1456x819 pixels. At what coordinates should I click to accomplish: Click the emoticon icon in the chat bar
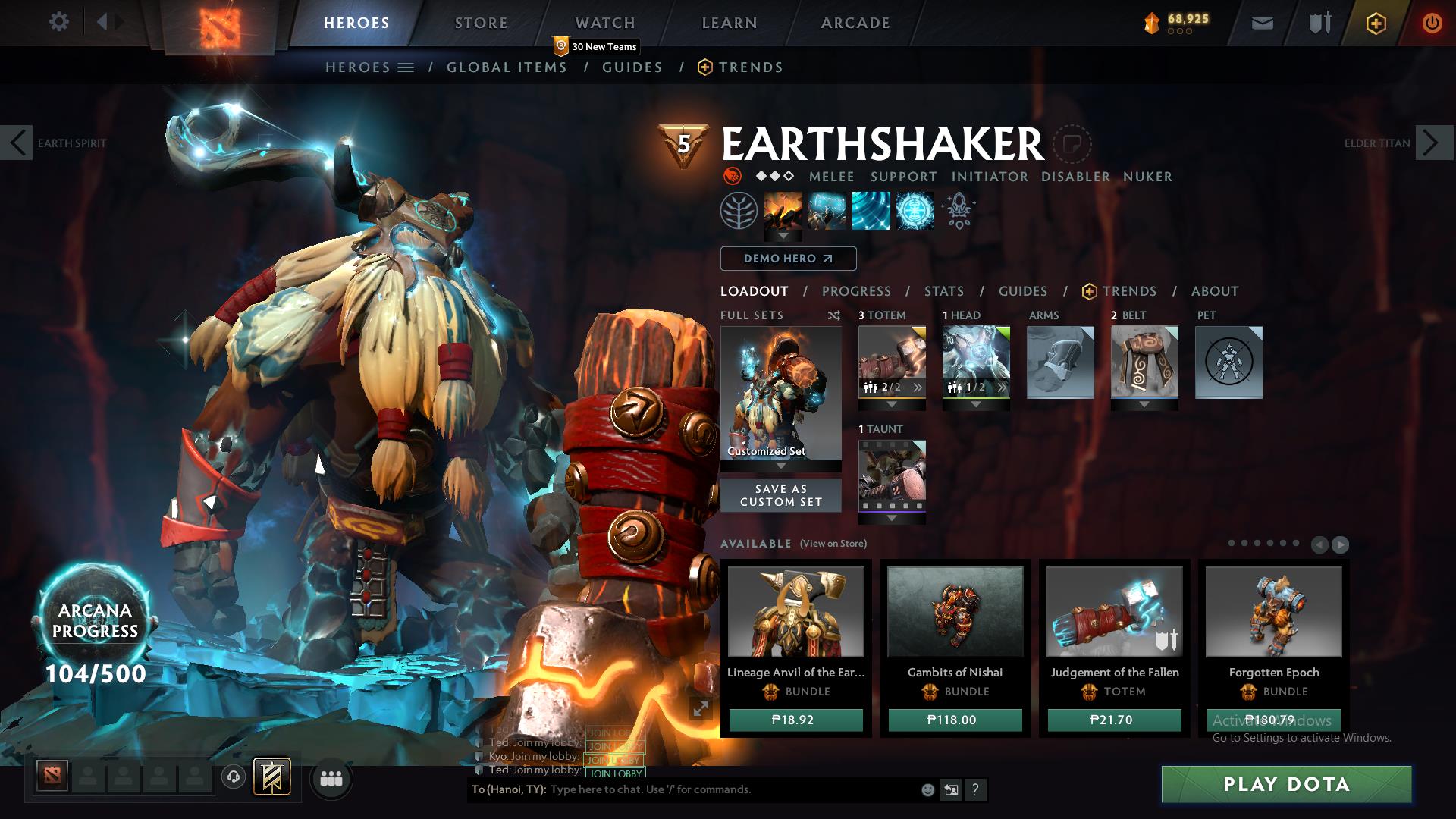coord(927,789)
